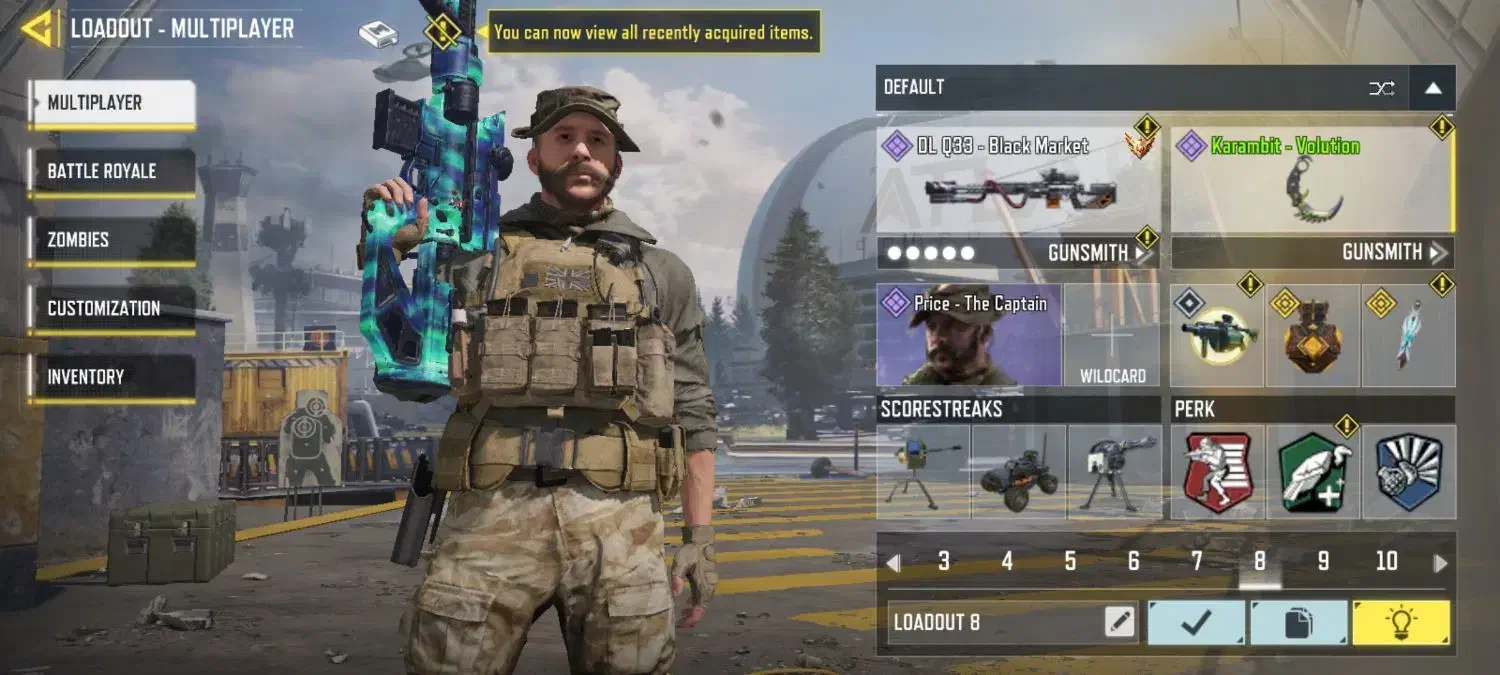The height and width of the screenshot is (675, 1500).
Task: Select the Customization tab
Action: 111,308
